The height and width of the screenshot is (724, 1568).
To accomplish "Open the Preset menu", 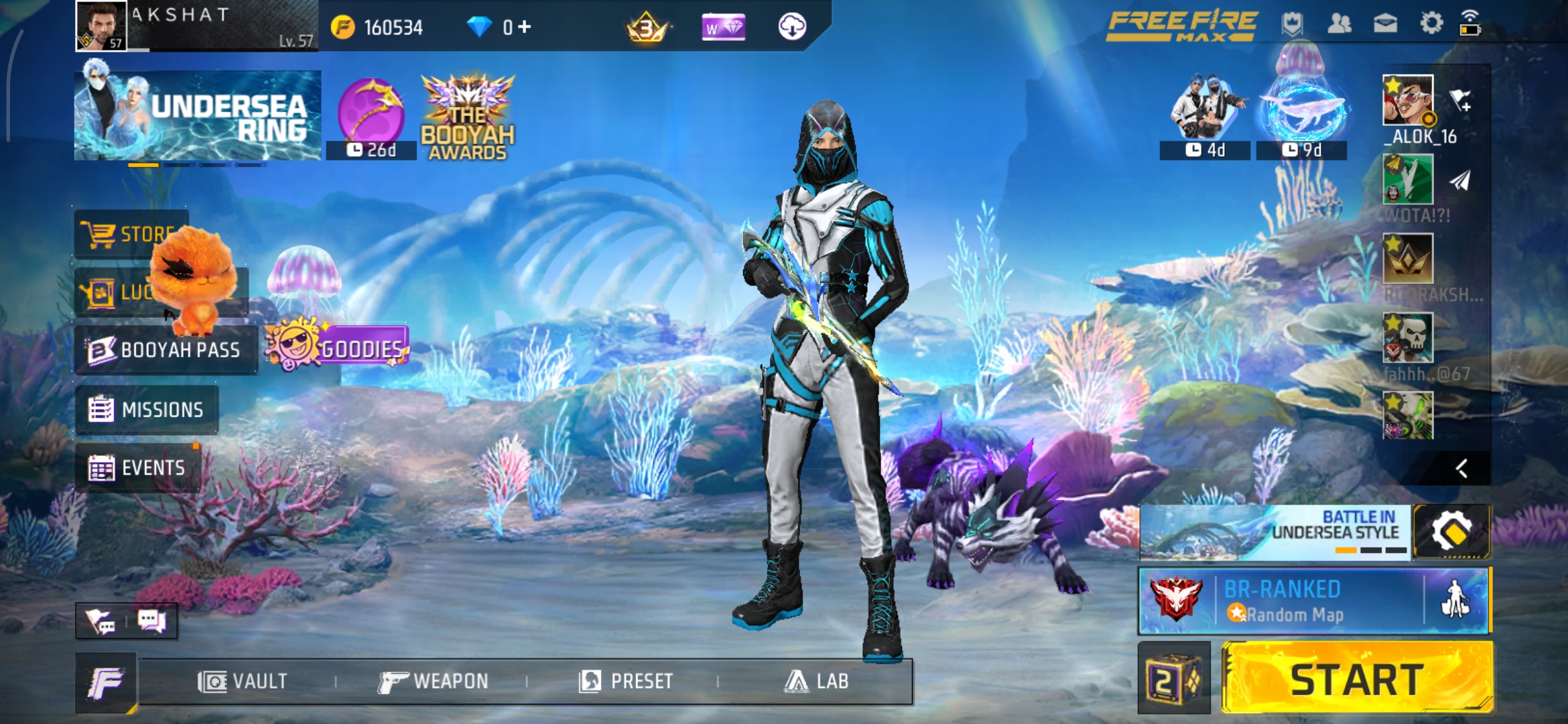I will [x=626, y=682].
